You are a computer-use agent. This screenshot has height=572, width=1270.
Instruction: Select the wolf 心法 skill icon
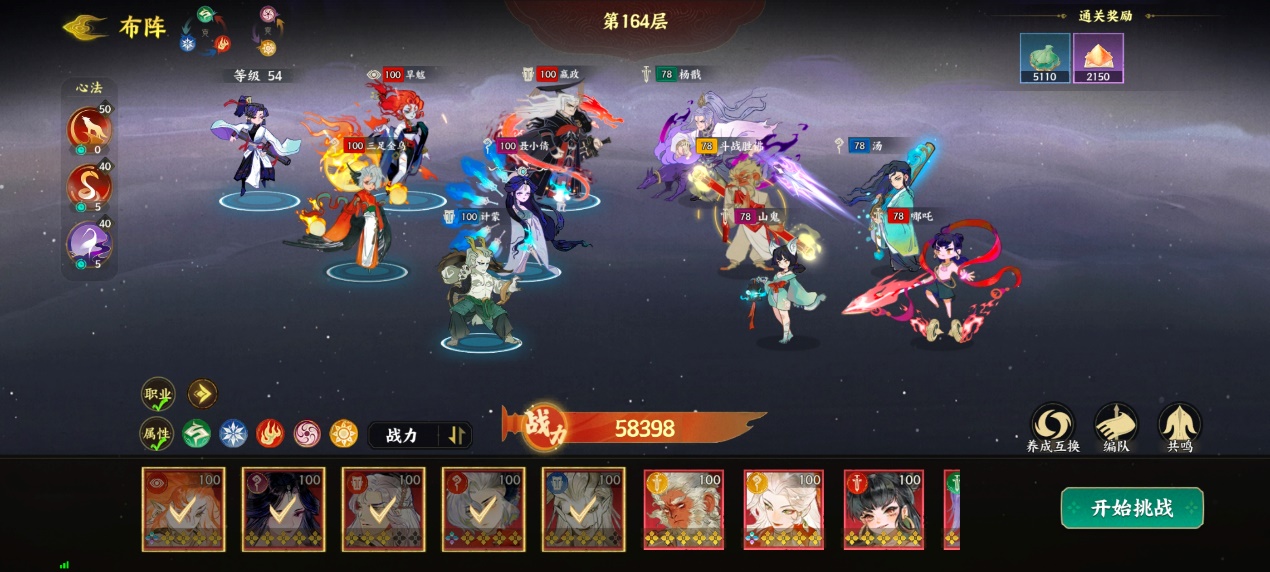[x=88, y=129]
